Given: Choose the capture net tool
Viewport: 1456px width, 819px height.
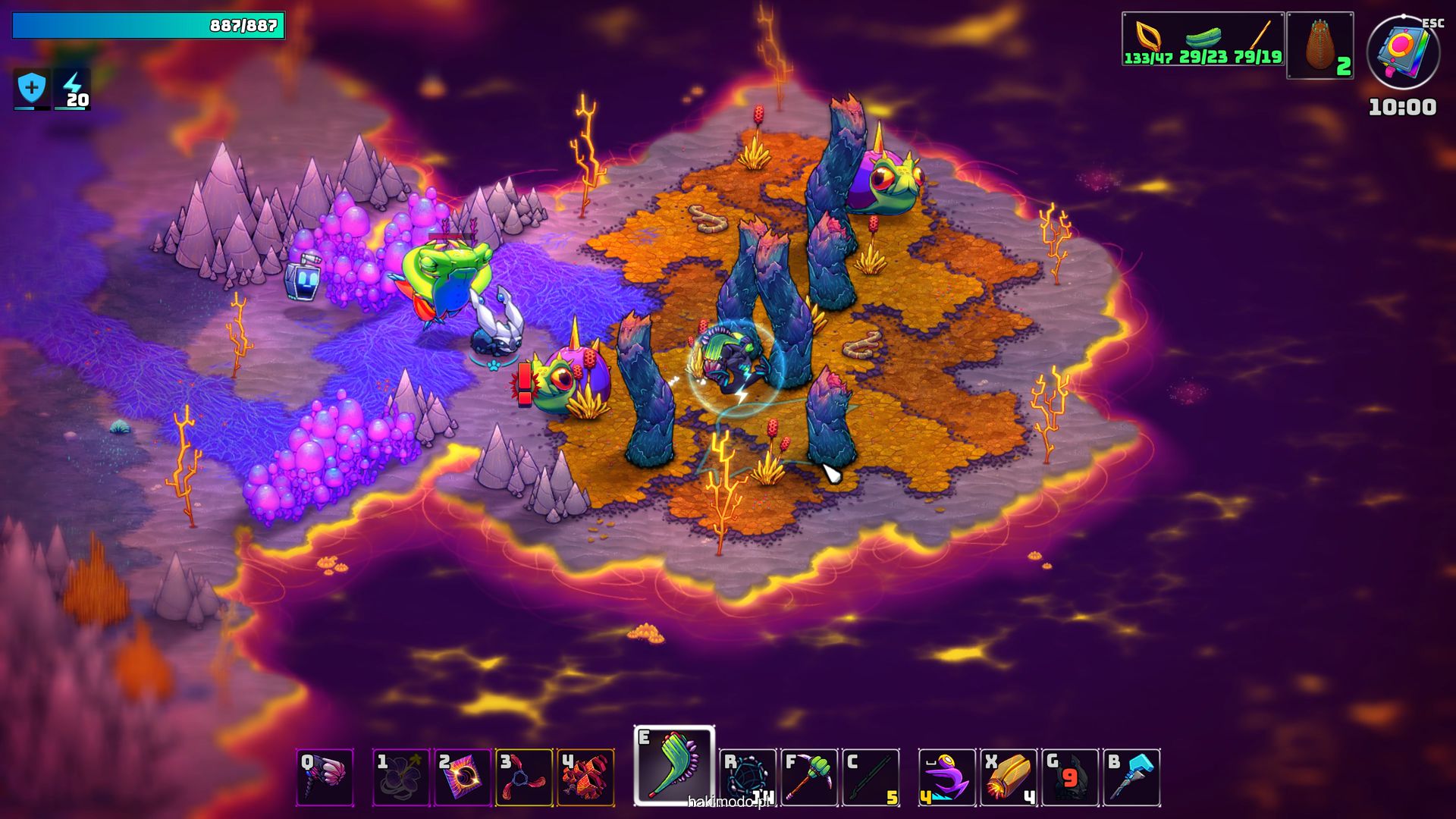Looking at the screenshot, I should 748,777.
